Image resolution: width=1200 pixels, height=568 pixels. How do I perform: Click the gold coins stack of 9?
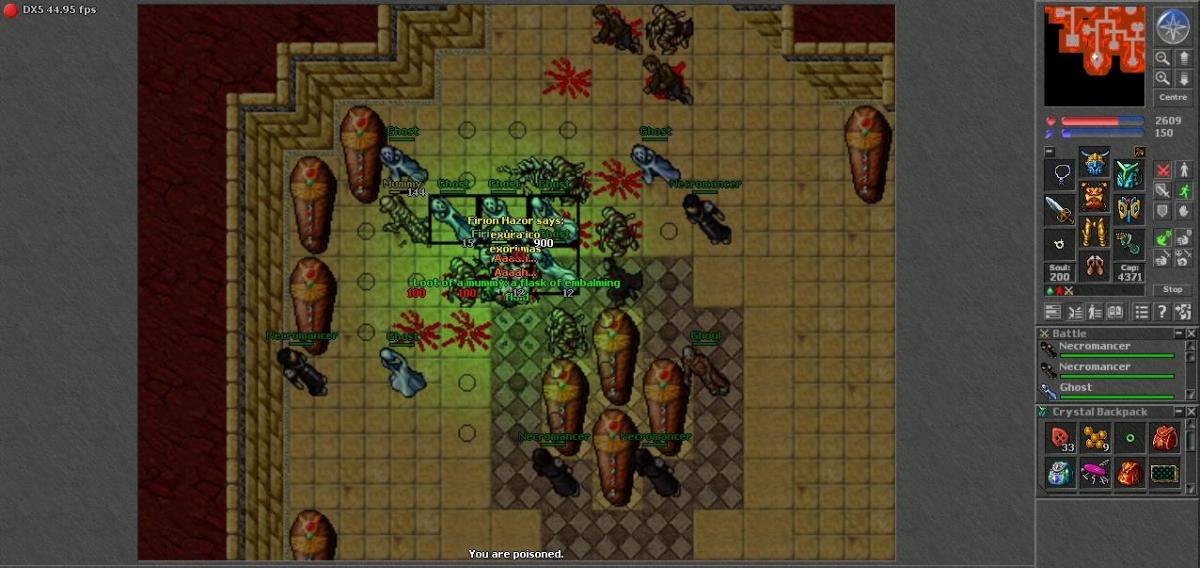point(1096,438)
